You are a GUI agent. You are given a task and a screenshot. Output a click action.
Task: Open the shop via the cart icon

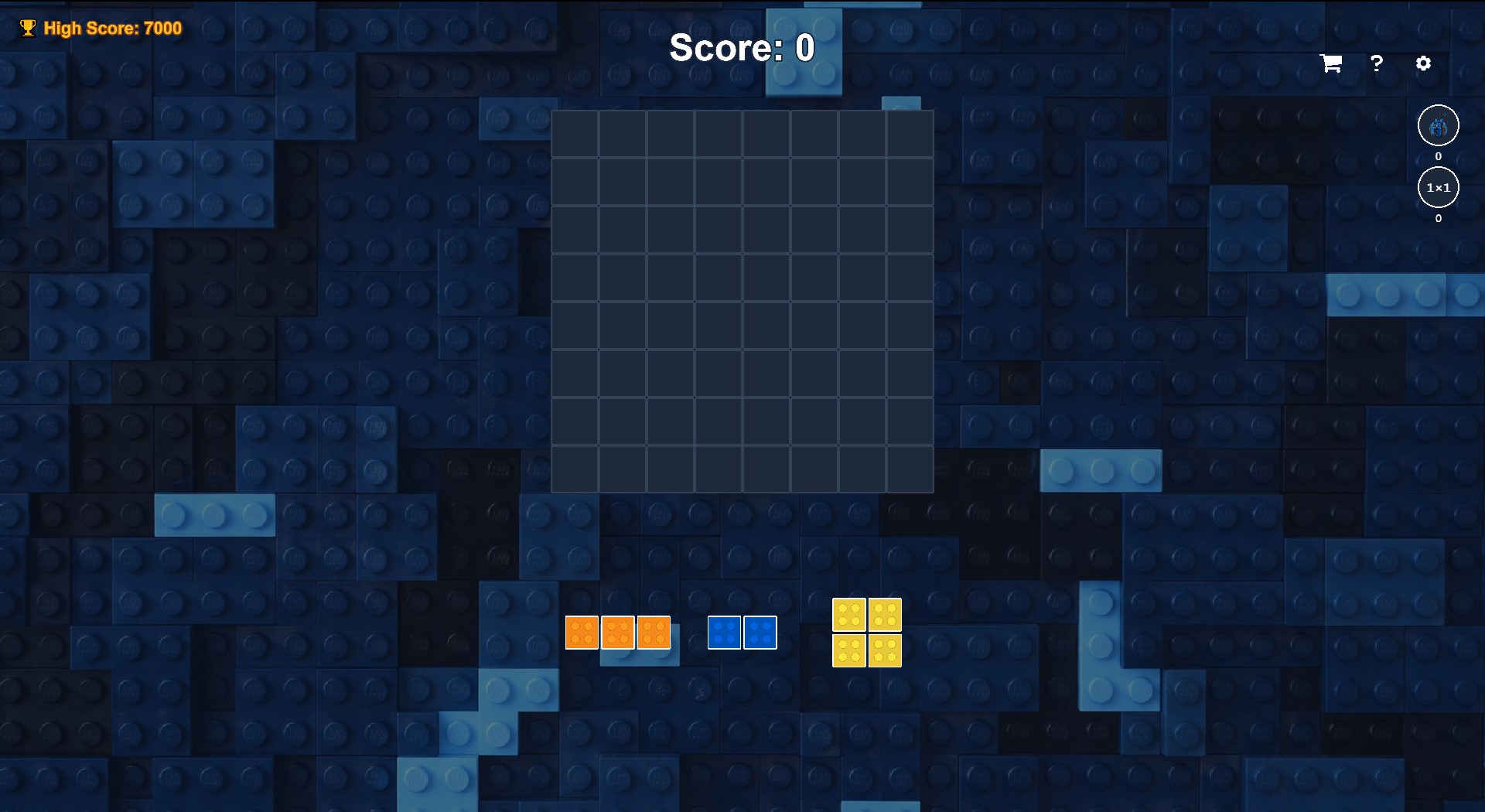(x=1330, y=63)
